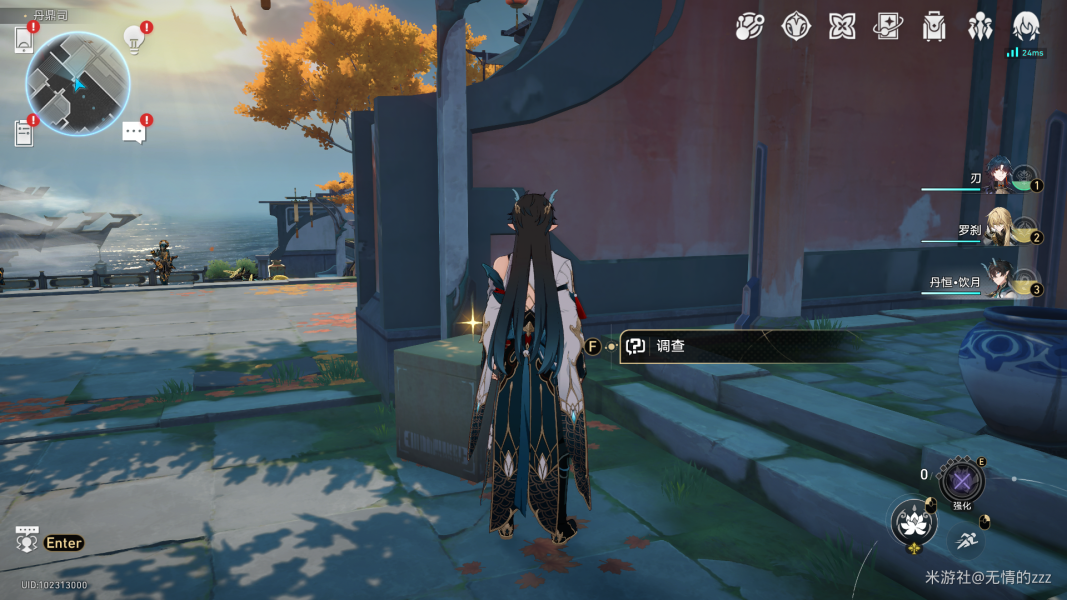Viewport: 1067px width, 600px height.
Task: Open the chat input icon beside Enter
Action: tap(27, 541)
